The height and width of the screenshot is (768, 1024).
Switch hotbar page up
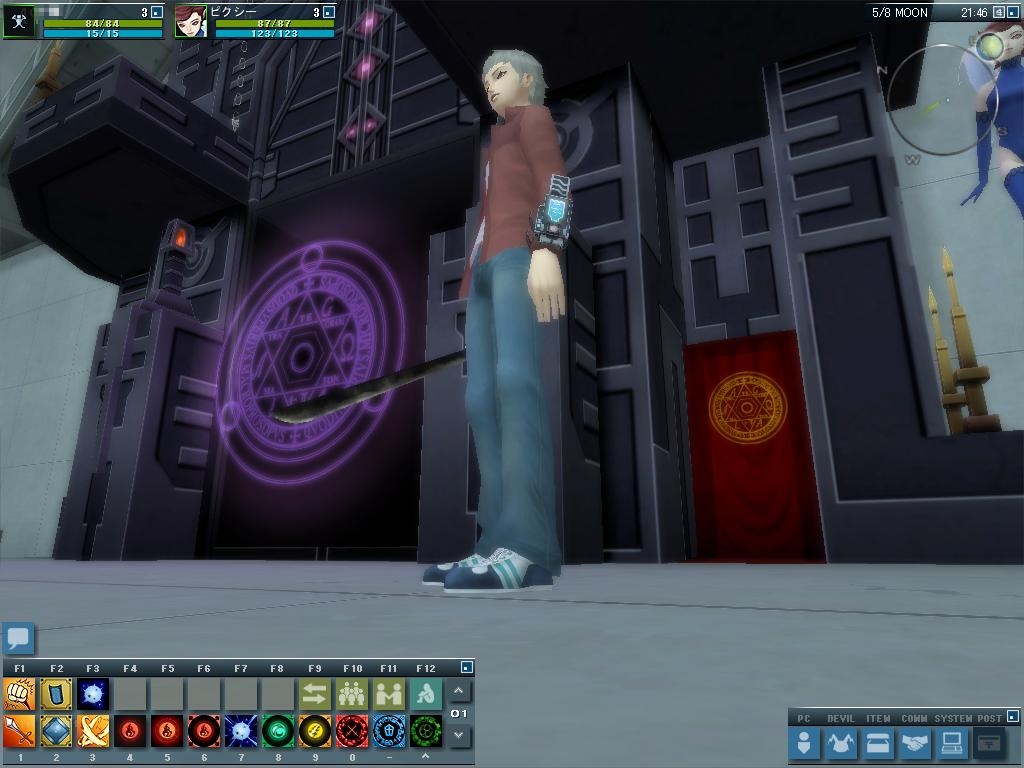coord(459,691)
